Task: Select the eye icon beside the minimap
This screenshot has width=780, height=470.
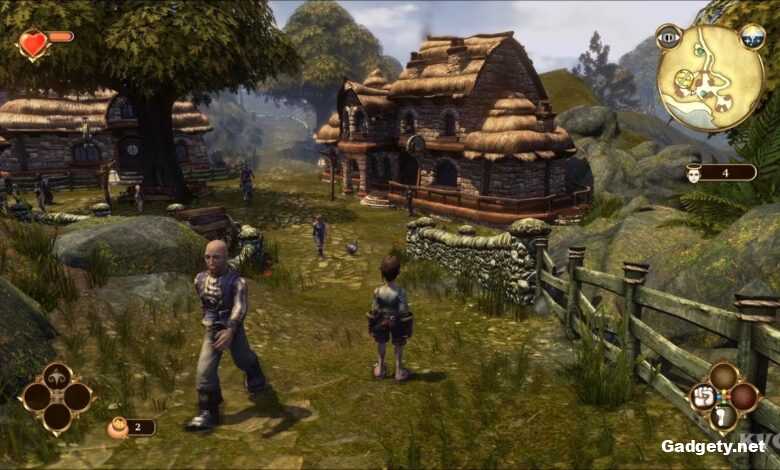Action: (x=667, y=37)
